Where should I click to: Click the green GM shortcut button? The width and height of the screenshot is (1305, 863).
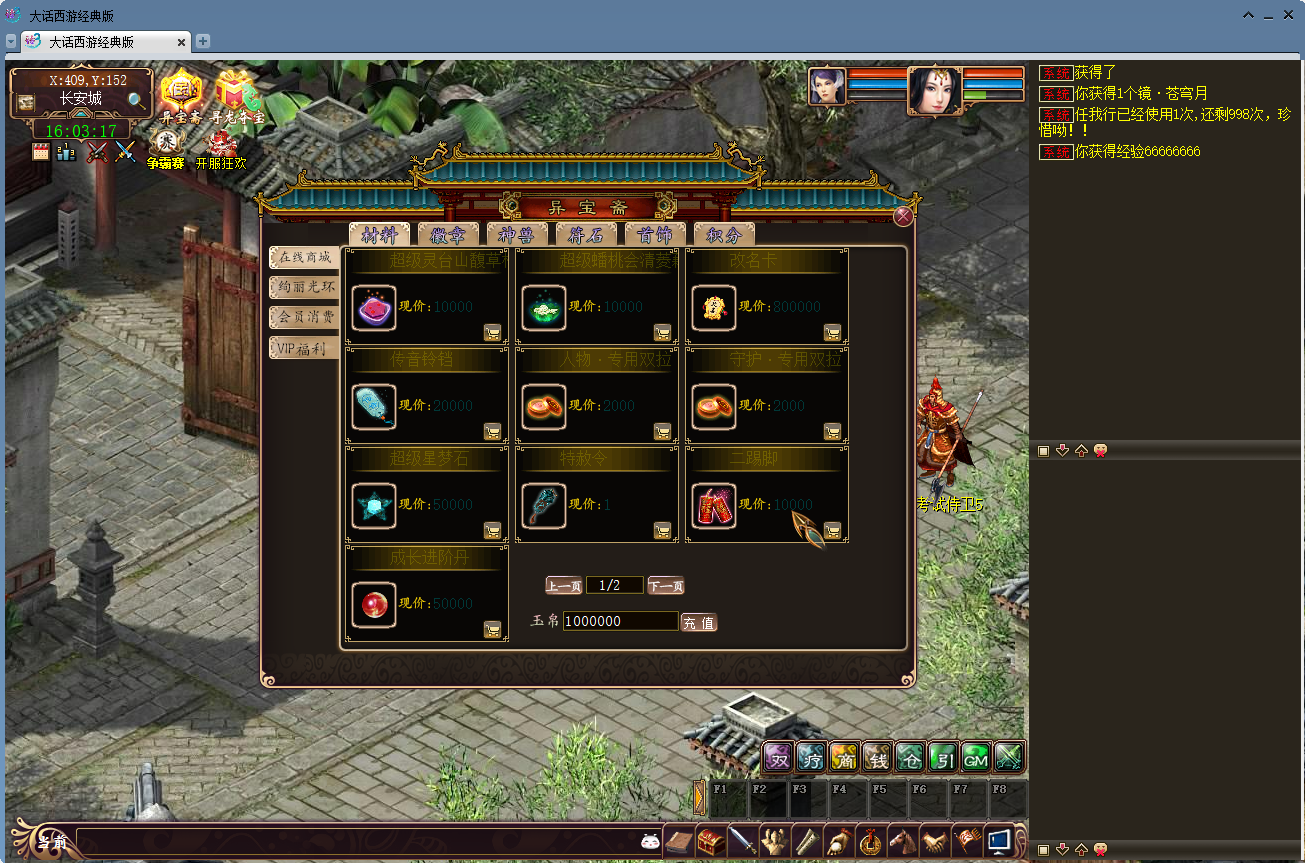point(975,759)
